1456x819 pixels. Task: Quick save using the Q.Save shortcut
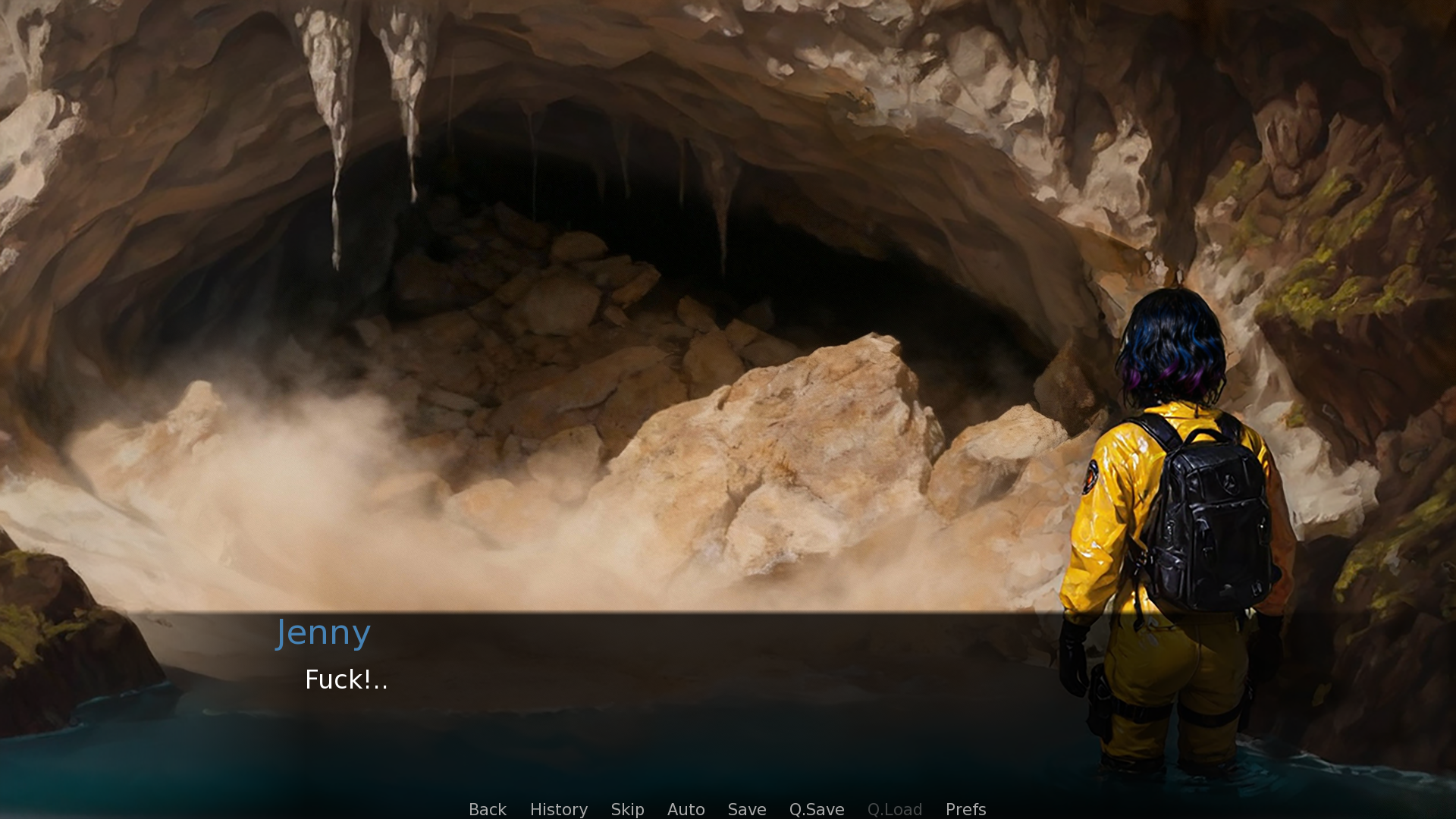[816, 809]
